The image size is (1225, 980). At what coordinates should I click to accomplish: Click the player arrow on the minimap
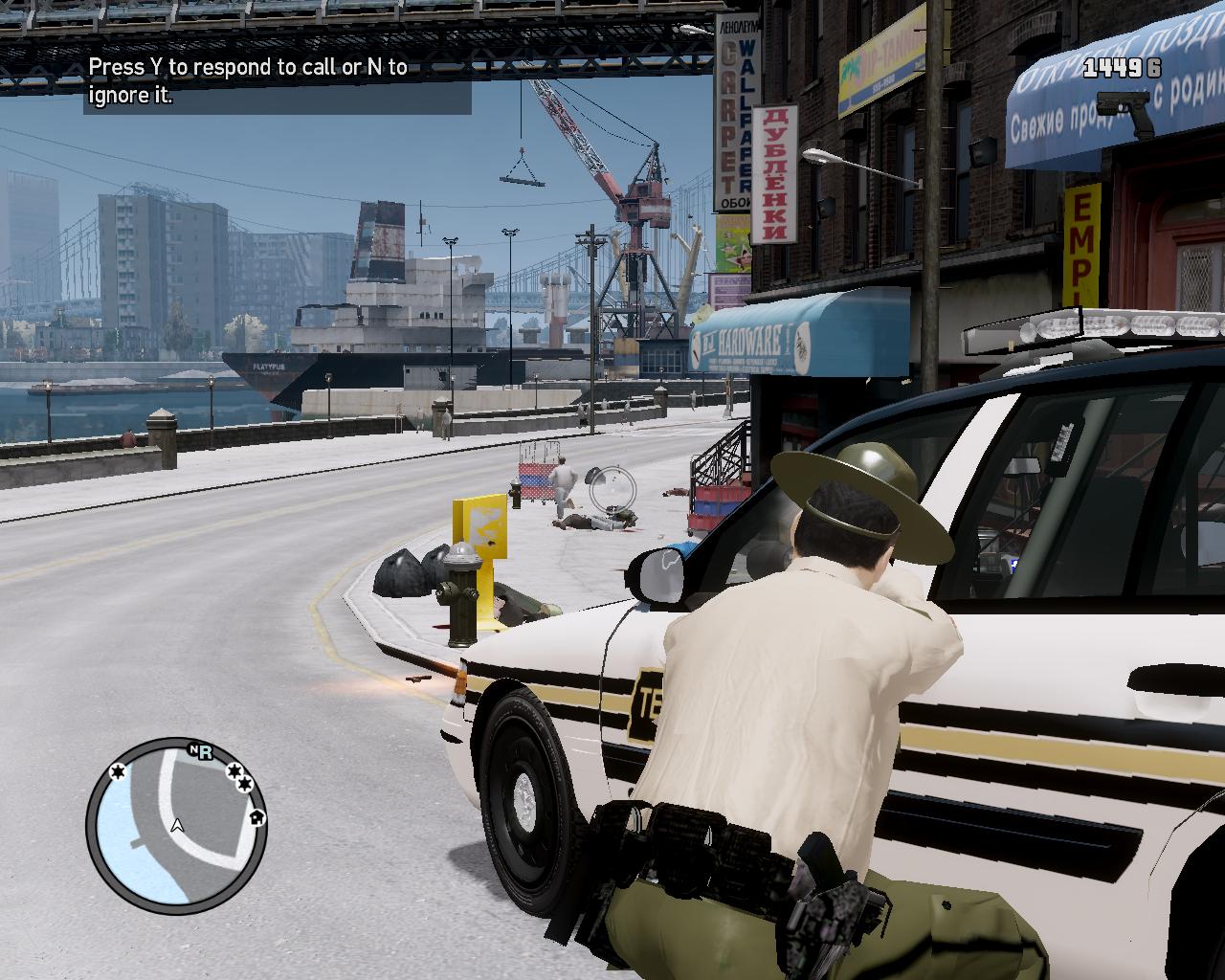[177, 825]
